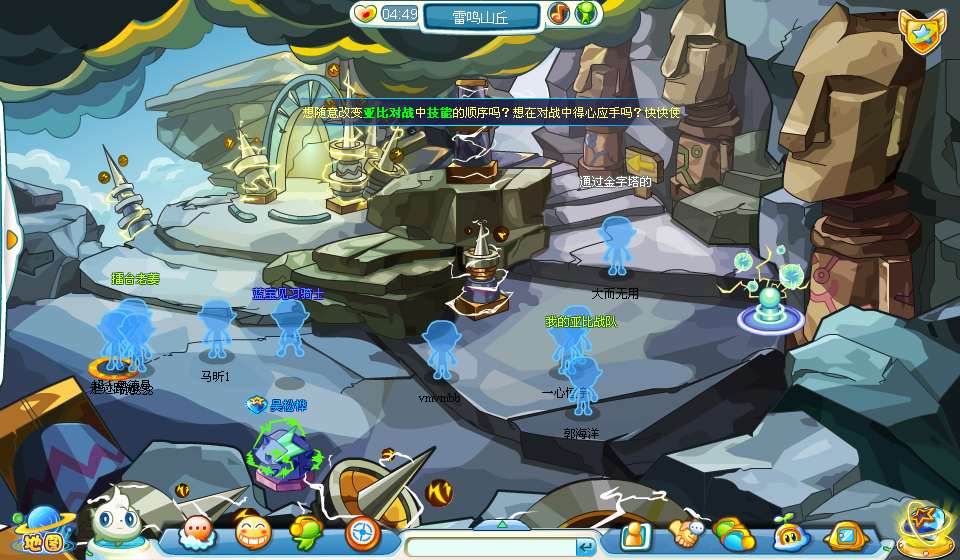Screen dimensions: 960x560
Task: Open the smiley emoticon menu
Action: pos(253,533)
